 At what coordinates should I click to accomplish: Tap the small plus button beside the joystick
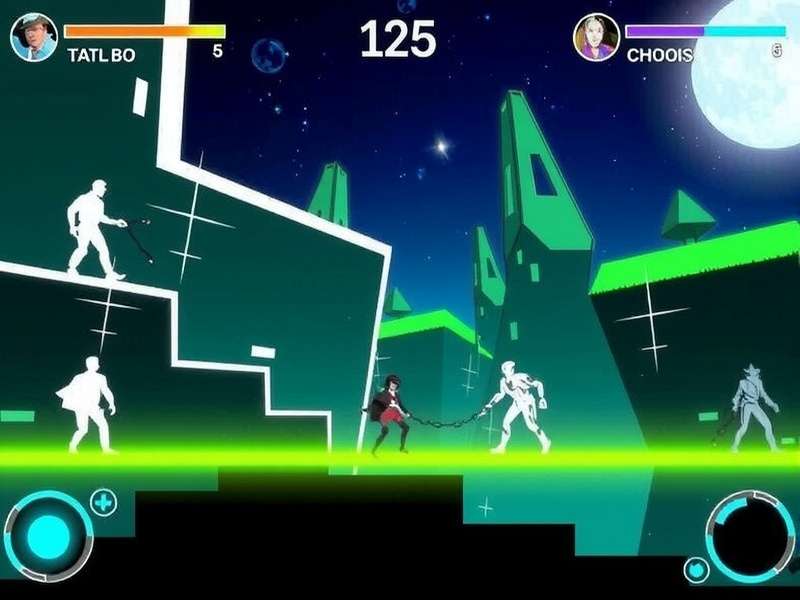point(103,502)
